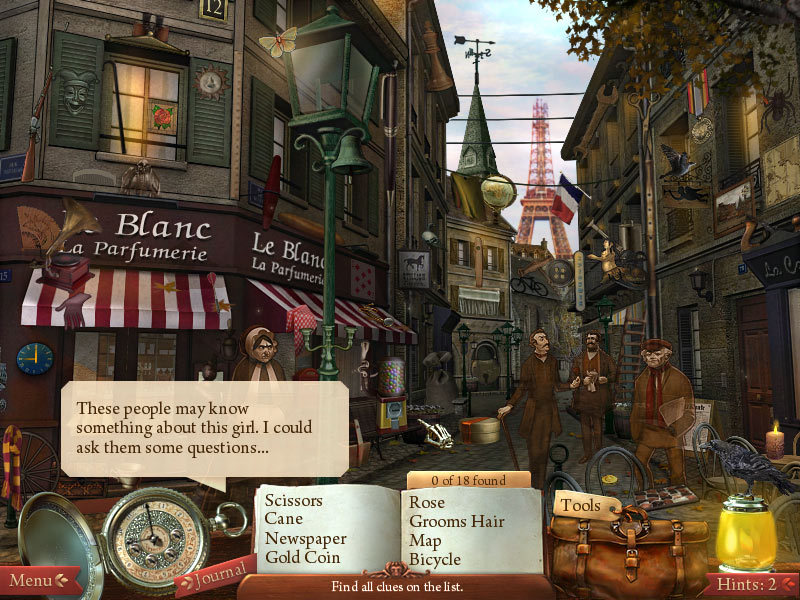This screenshot has height=600, width=800.
Task: Select Grooms Hair in the clue list
Action: point(457,521)
